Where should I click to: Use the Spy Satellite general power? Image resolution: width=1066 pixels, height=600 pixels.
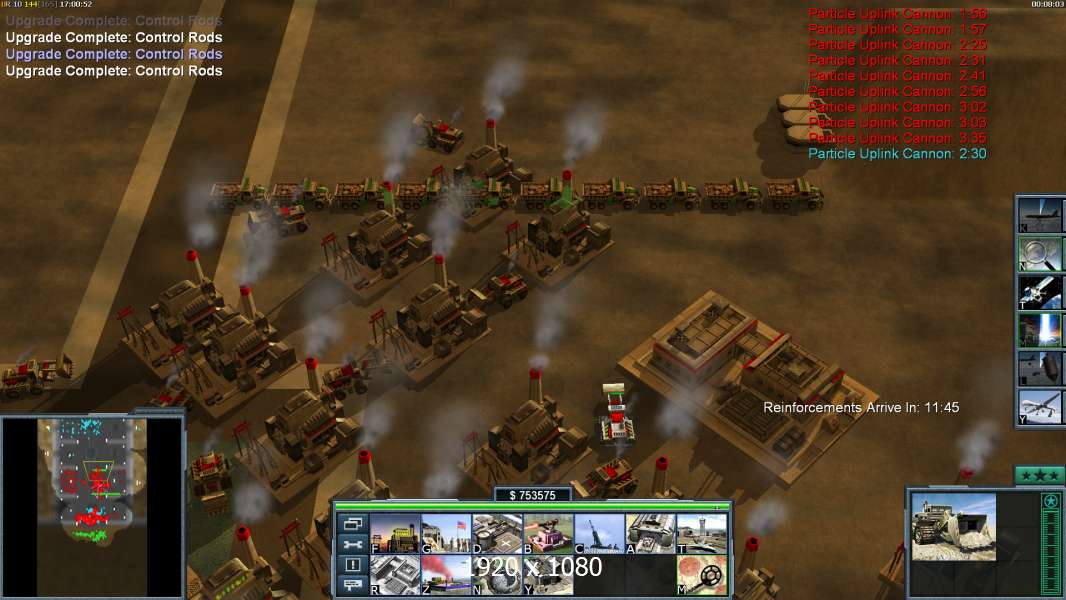[1039, 292]
